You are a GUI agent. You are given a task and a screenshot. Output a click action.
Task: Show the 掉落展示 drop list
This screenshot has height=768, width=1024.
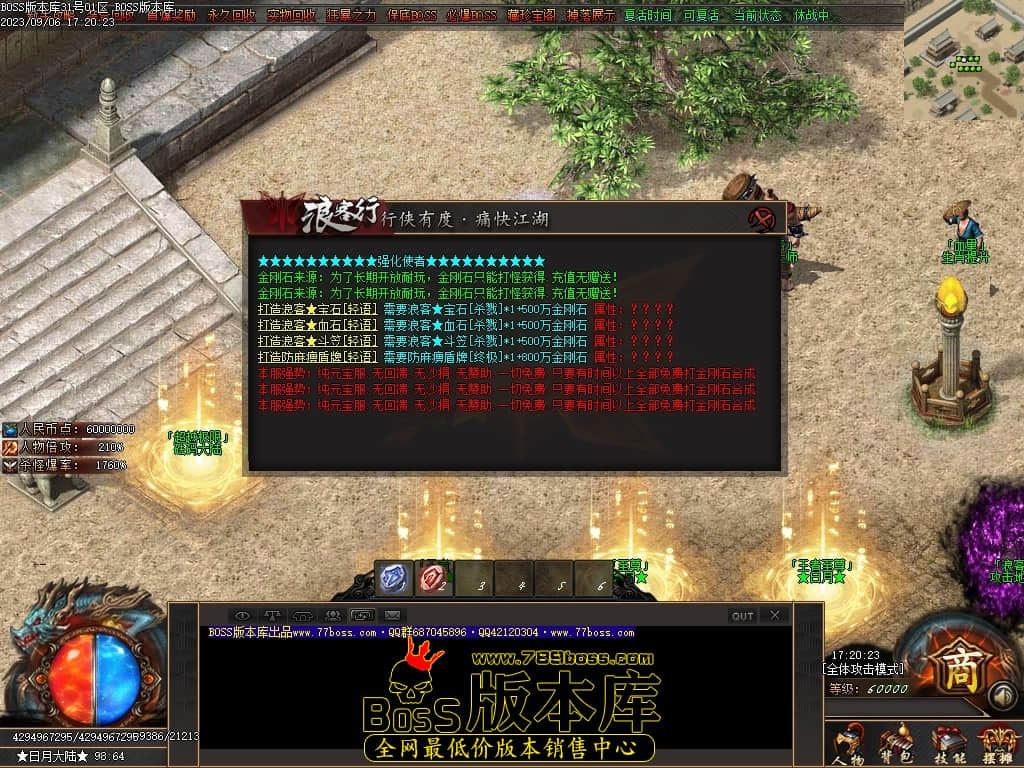[590, 15]
